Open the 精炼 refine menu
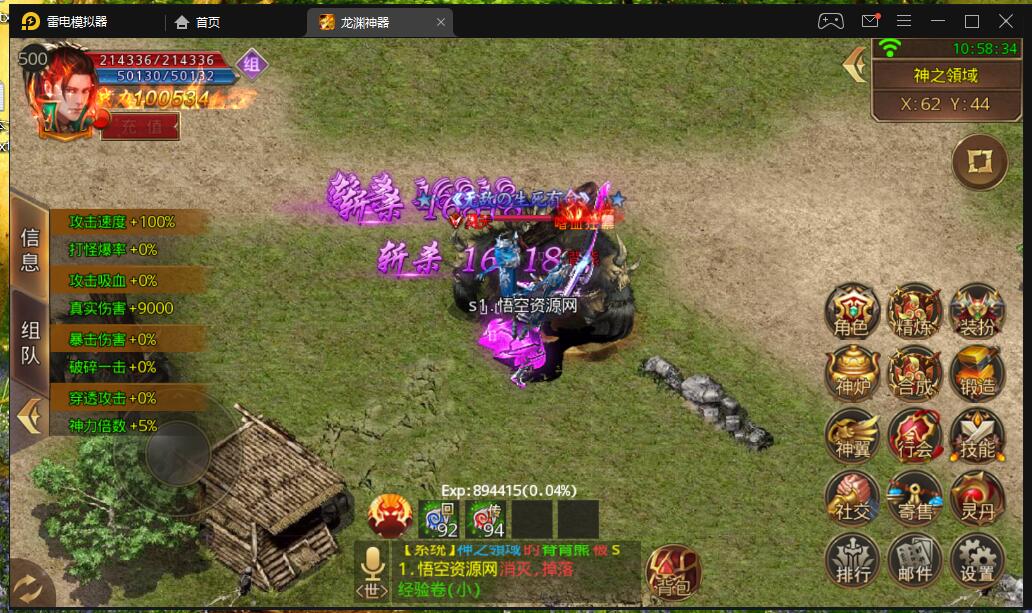The height and width of the screenshot is (613, 1032). coord(915,311)
